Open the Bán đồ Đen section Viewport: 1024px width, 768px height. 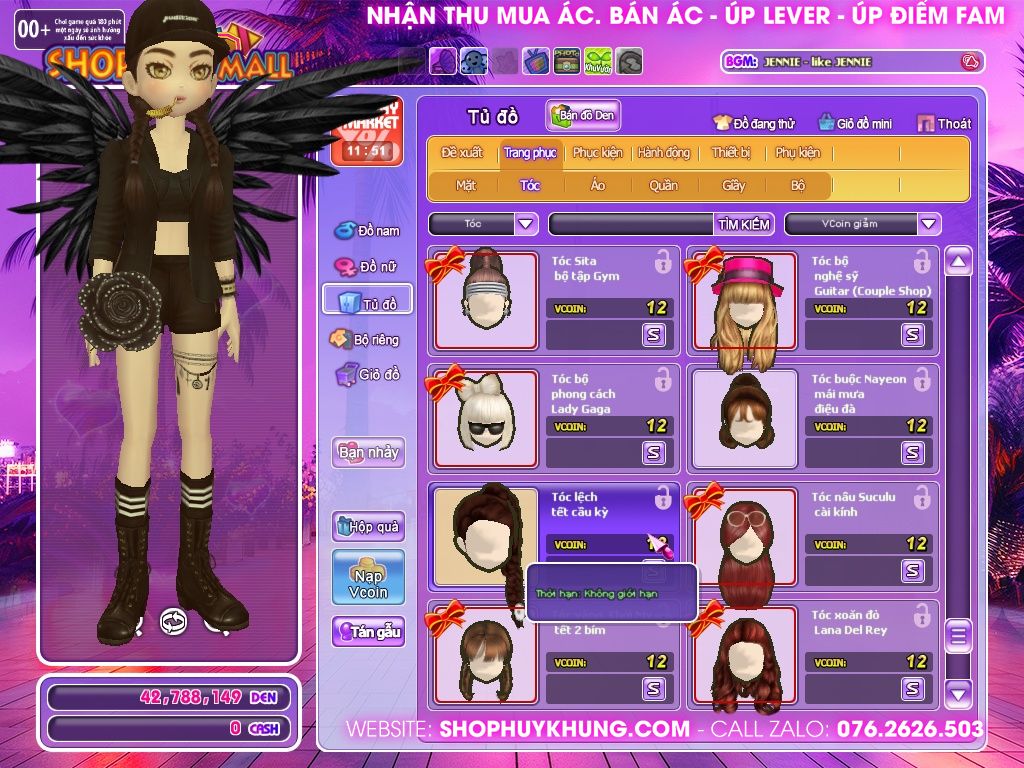pos(583,116)
